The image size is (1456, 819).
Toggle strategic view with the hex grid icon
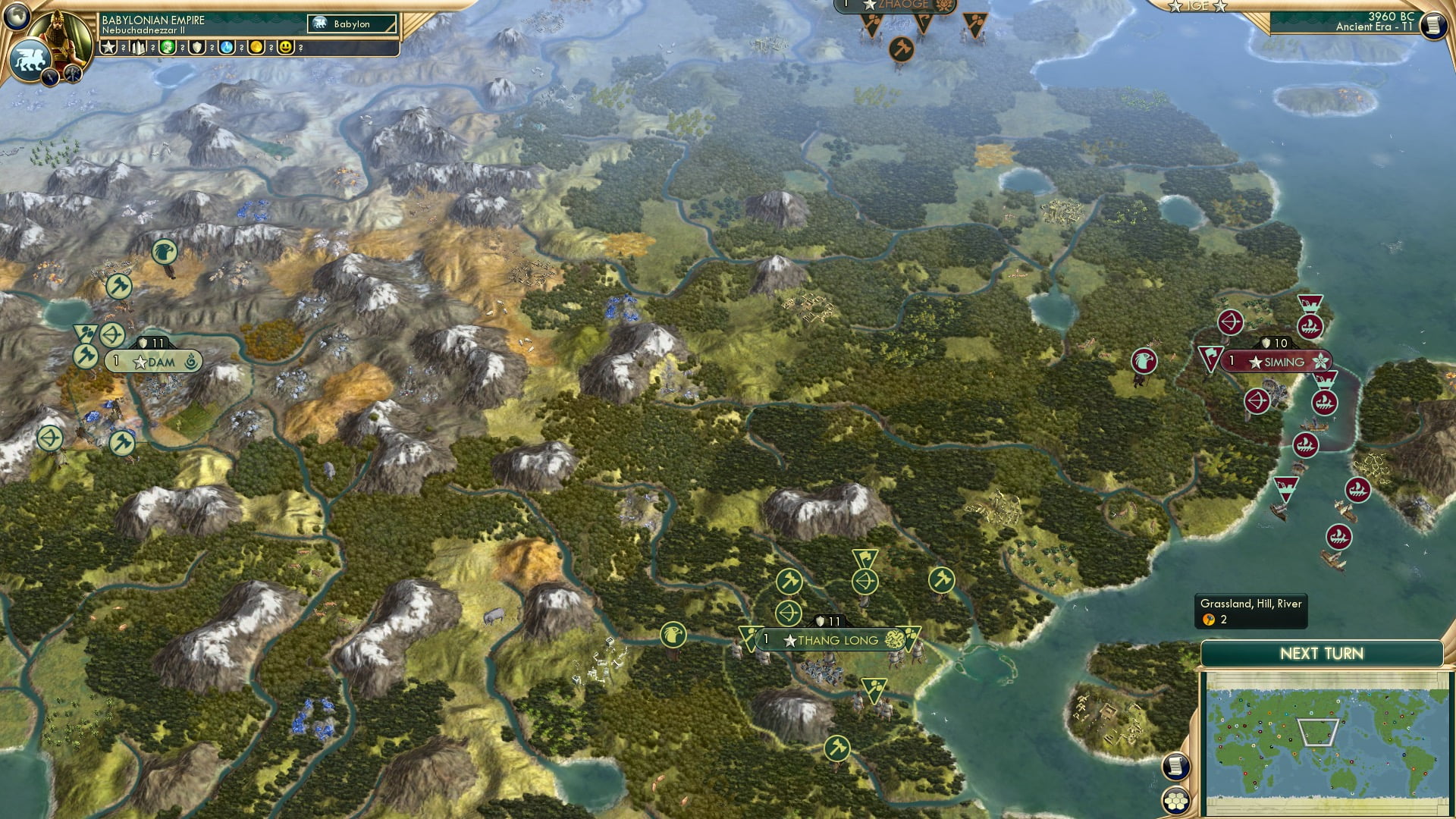point(1176,800)
